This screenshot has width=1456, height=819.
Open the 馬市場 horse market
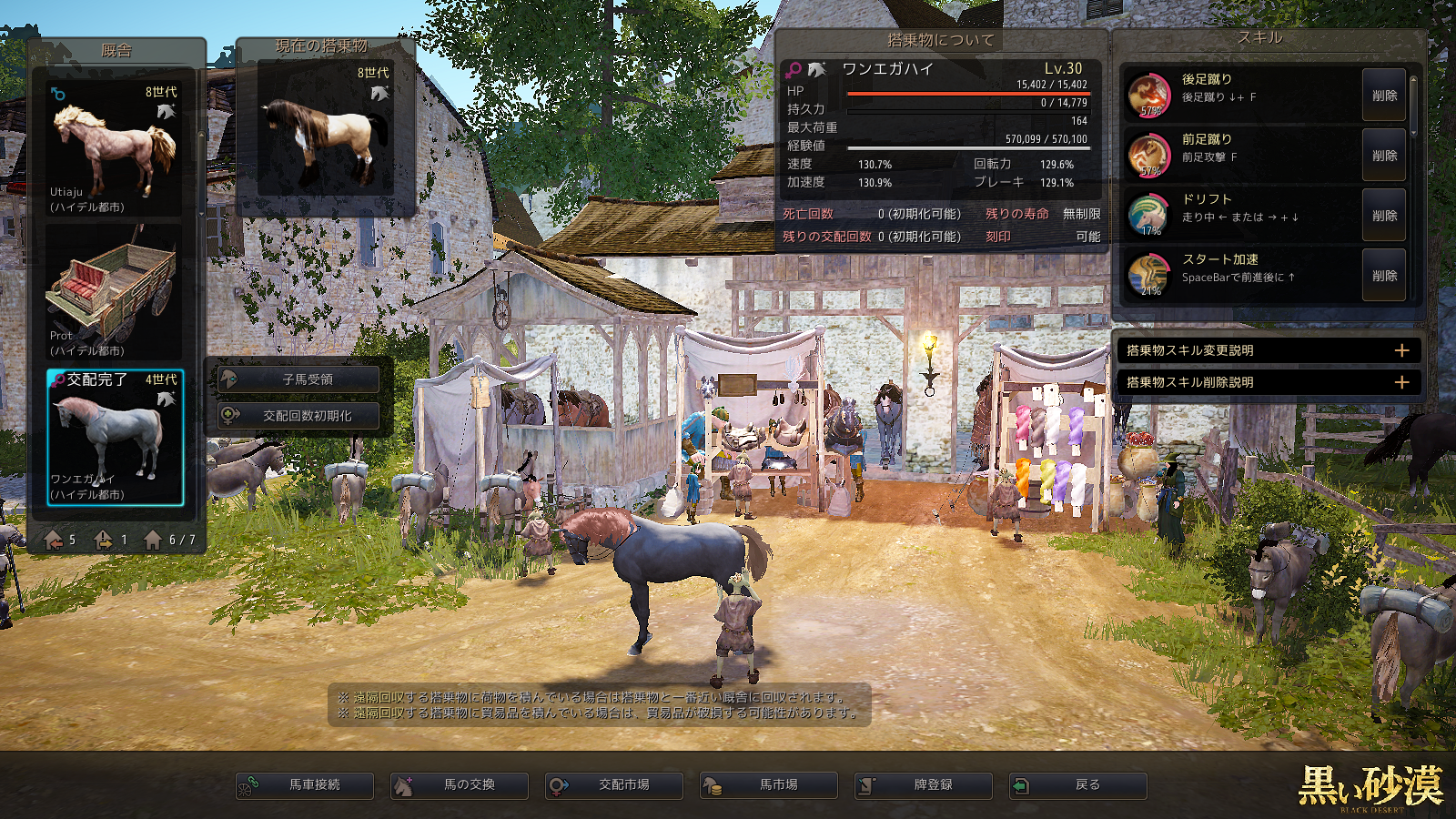[769, 785]
